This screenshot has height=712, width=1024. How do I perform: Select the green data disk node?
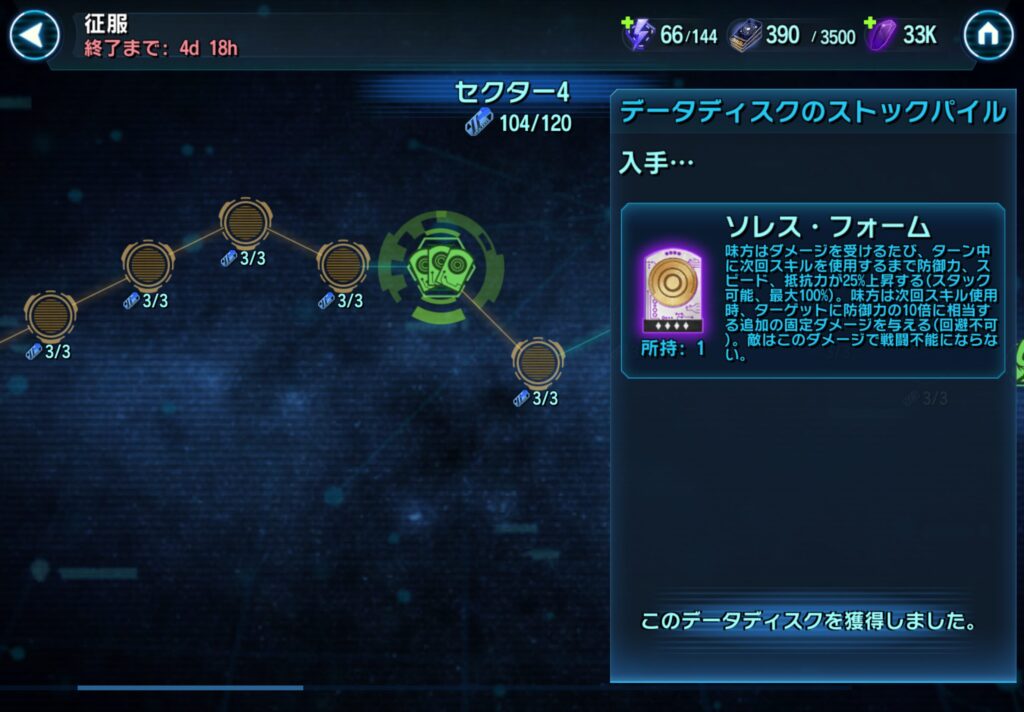[x=441, y=265]
